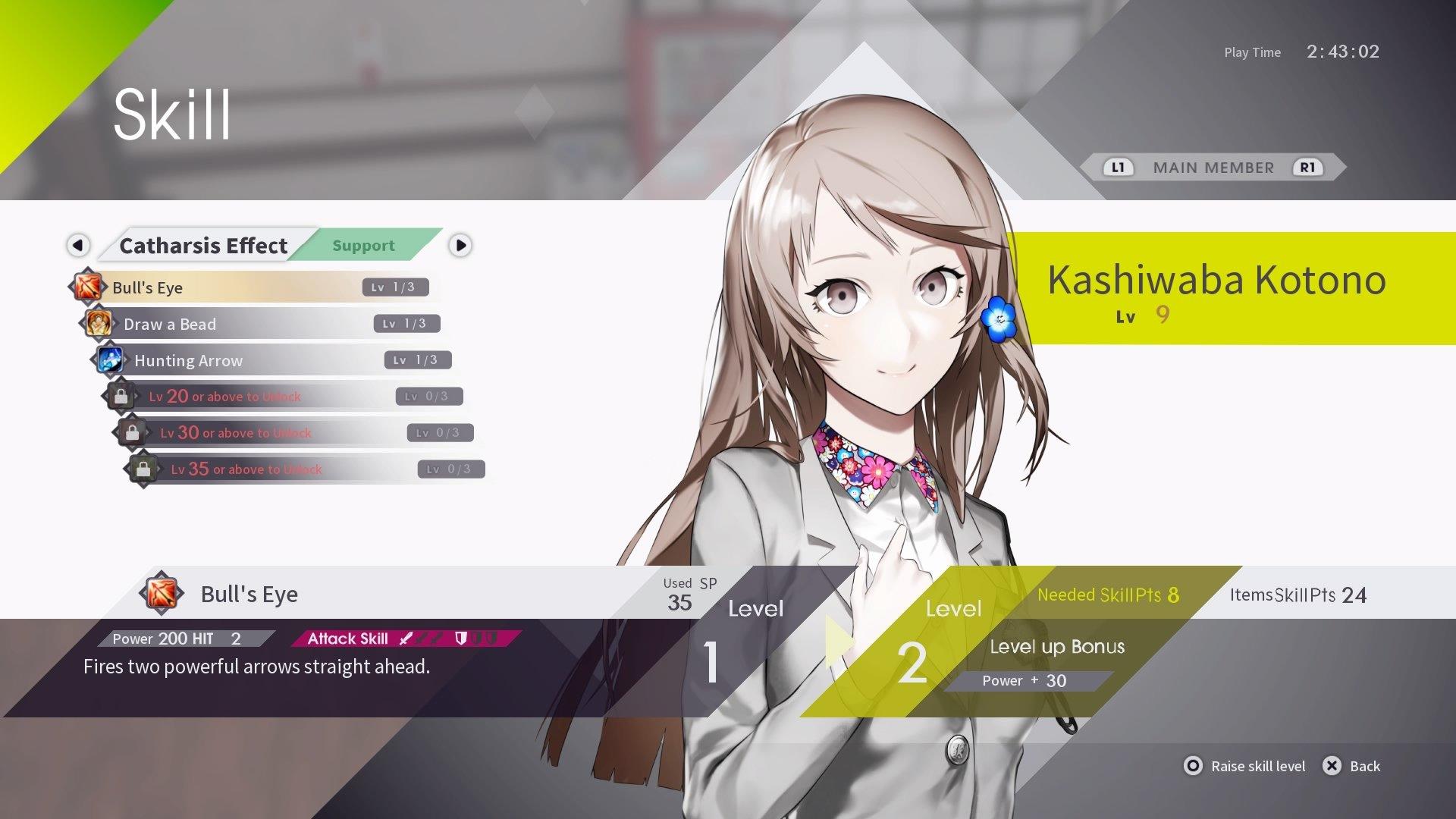This screenshot has width=1456, height=819.
Task: Expand the Main Member selector chevron
Action: [x=1341, y=168]
